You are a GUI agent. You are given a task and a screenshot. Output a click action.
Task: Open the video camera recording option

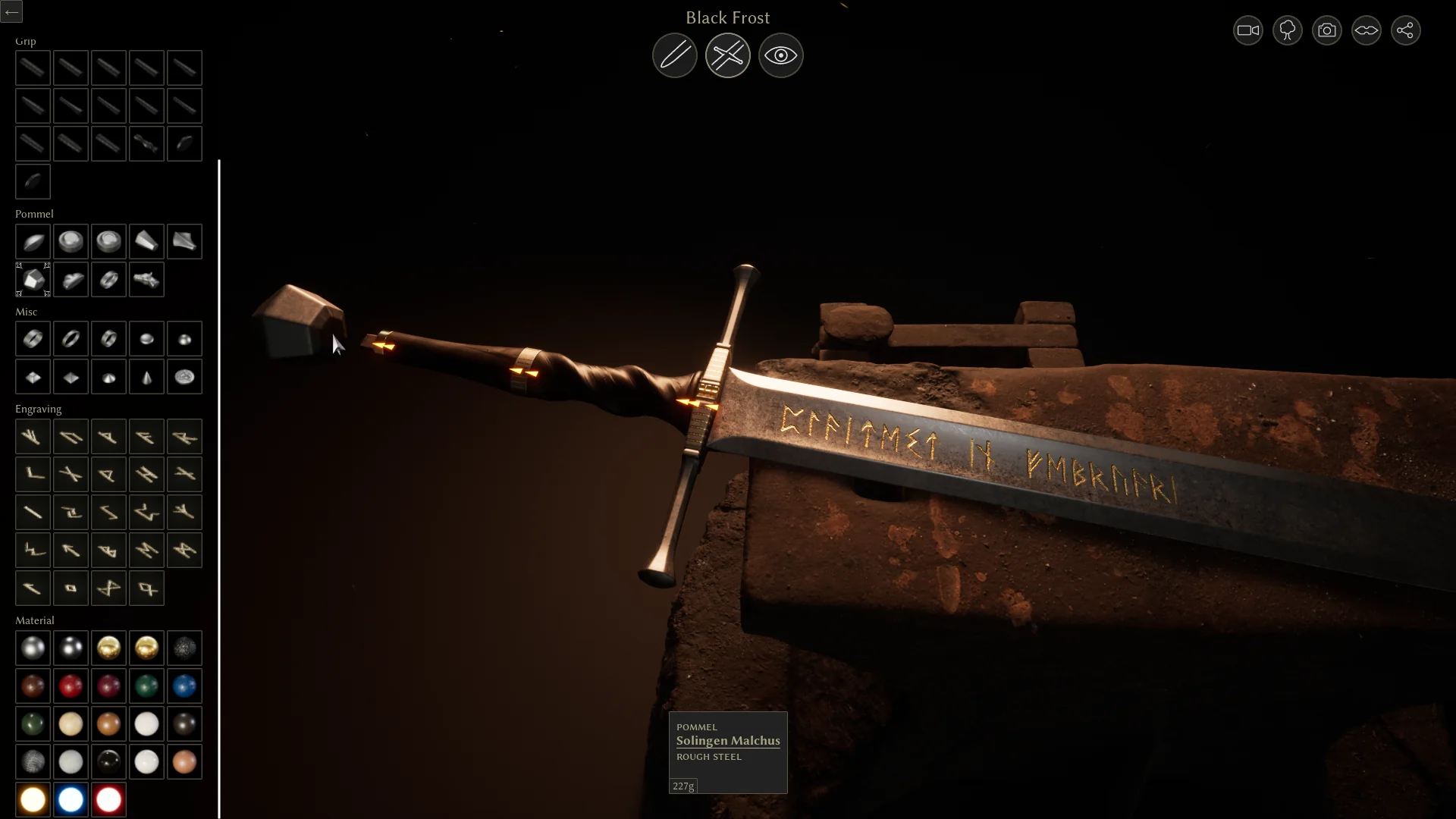point(1247,30)
